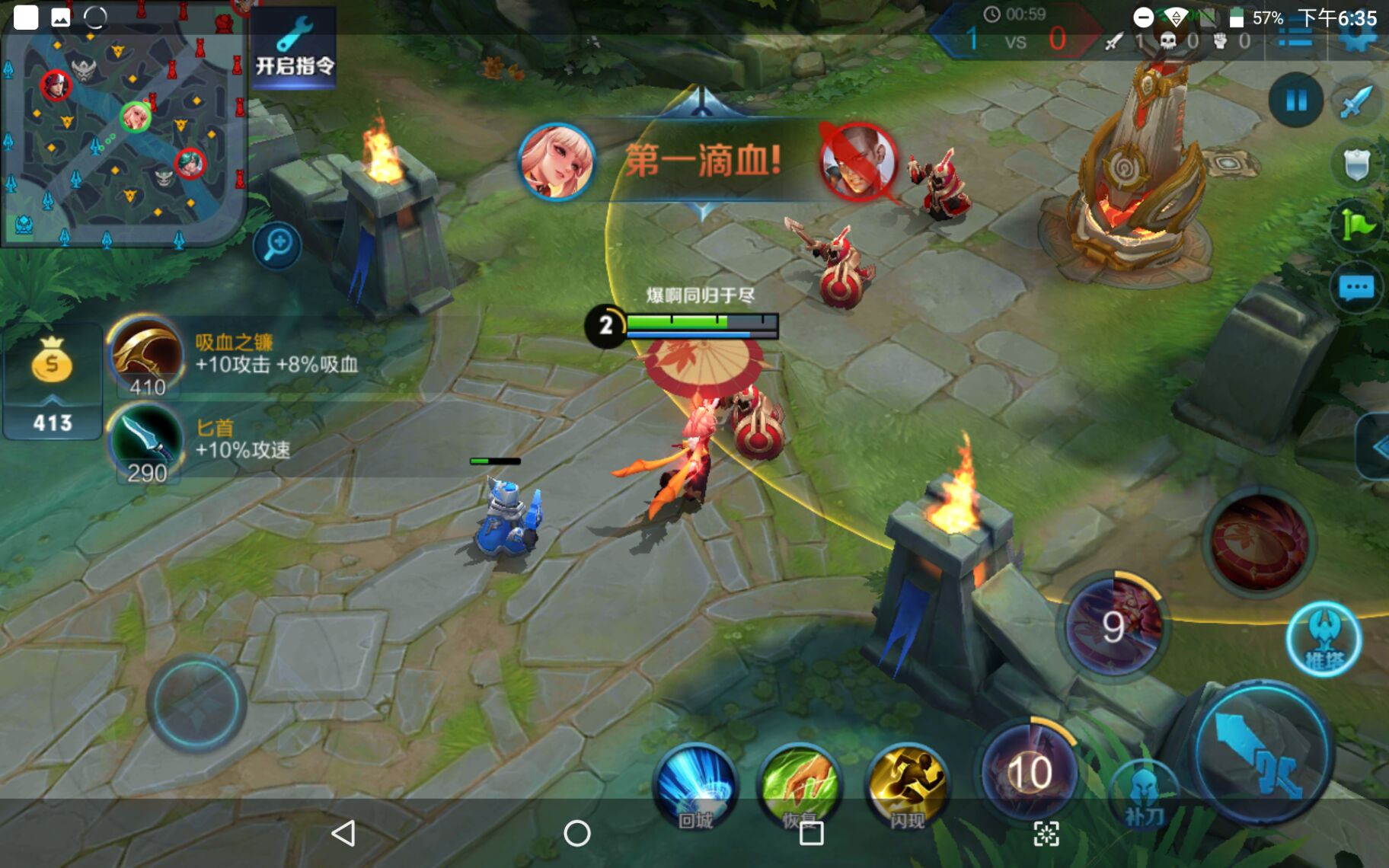Tap the 开启指令 wrench button
Viewport: 1389px width, 868px height.
pyautogui.click(x=294, y=48)
